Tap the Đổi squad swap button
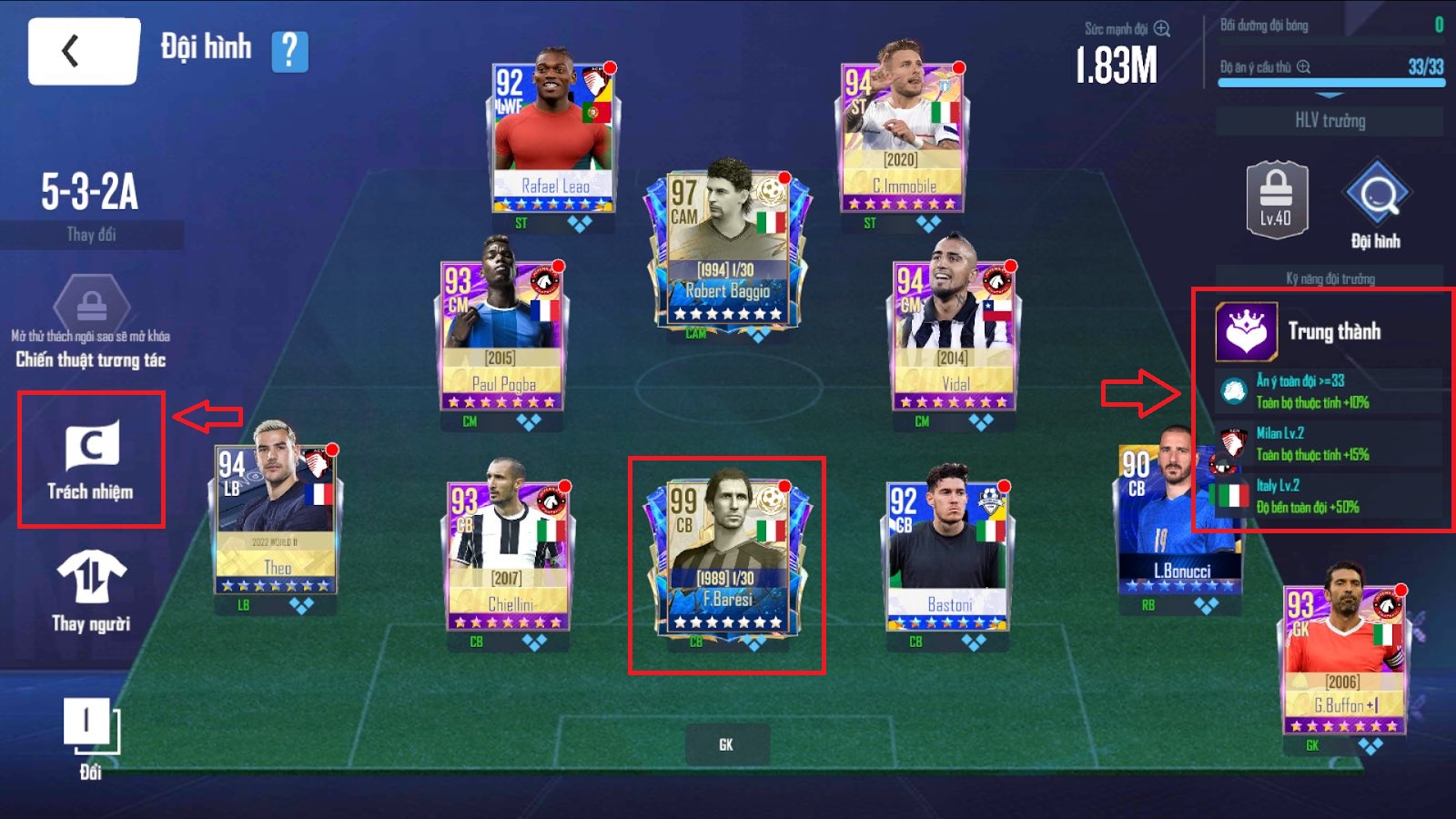This screenshot has height=819, width=1456. point(90,739)
